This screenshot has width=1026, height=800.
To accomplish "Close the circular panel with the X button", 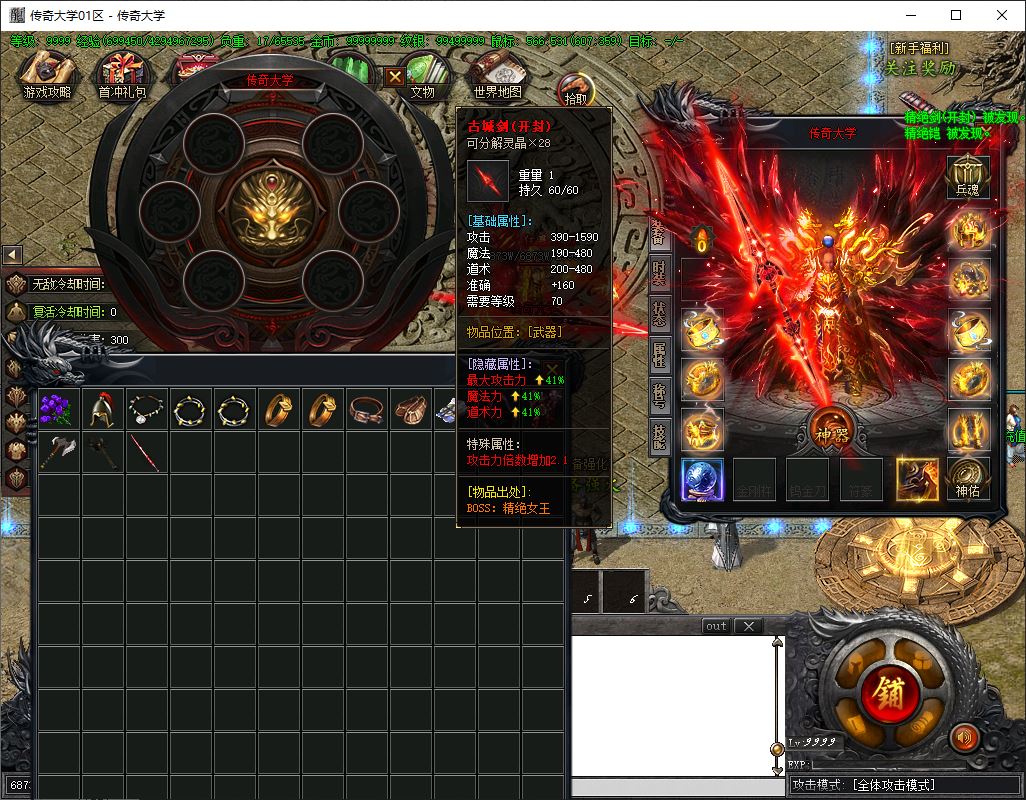I will tap(396, 76).
